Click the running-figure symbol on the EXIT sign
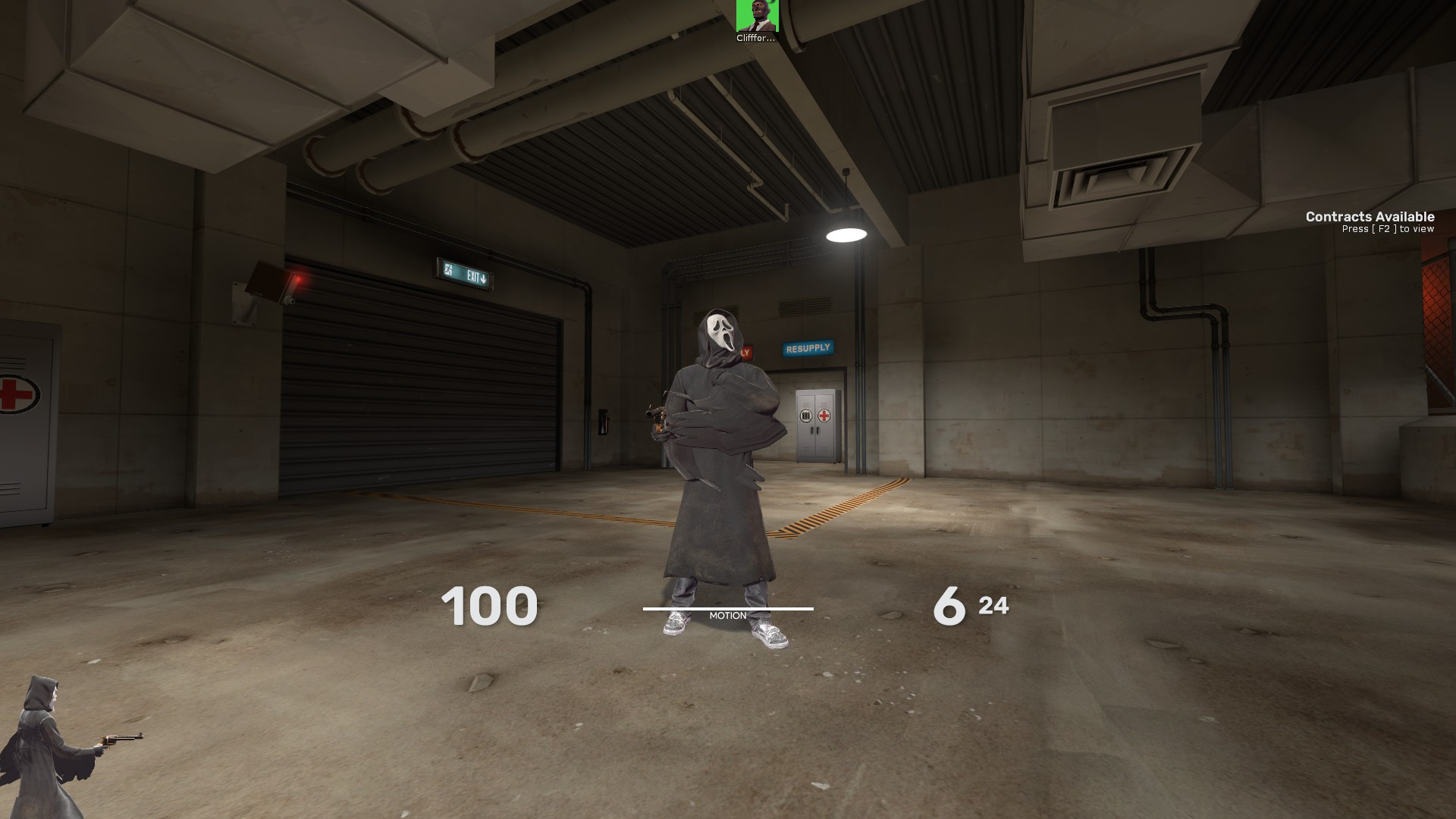The width and height of the screenshot is (1456, 819). coord(448,271)
